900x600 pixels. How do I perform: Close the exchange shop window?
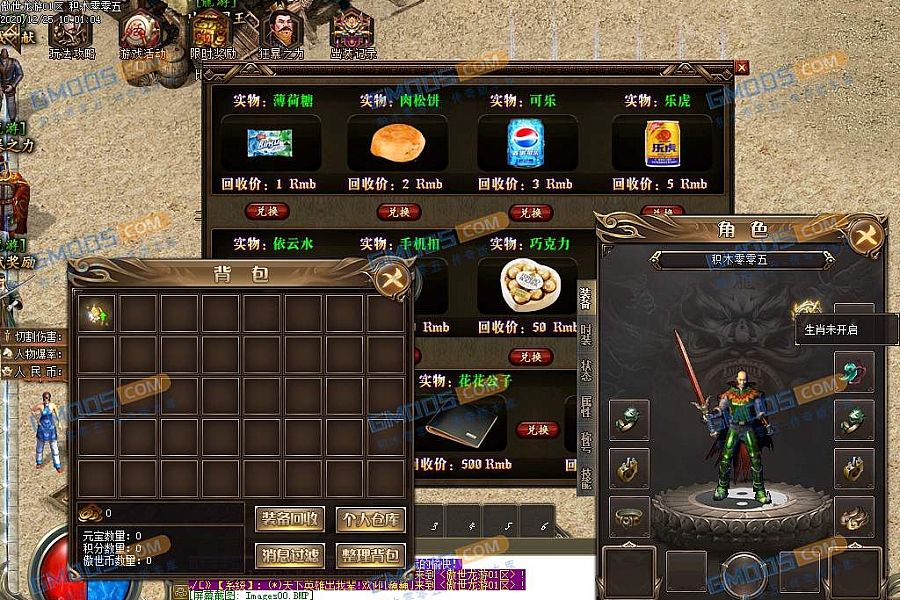pyautogui.click(x=741, y=67)
